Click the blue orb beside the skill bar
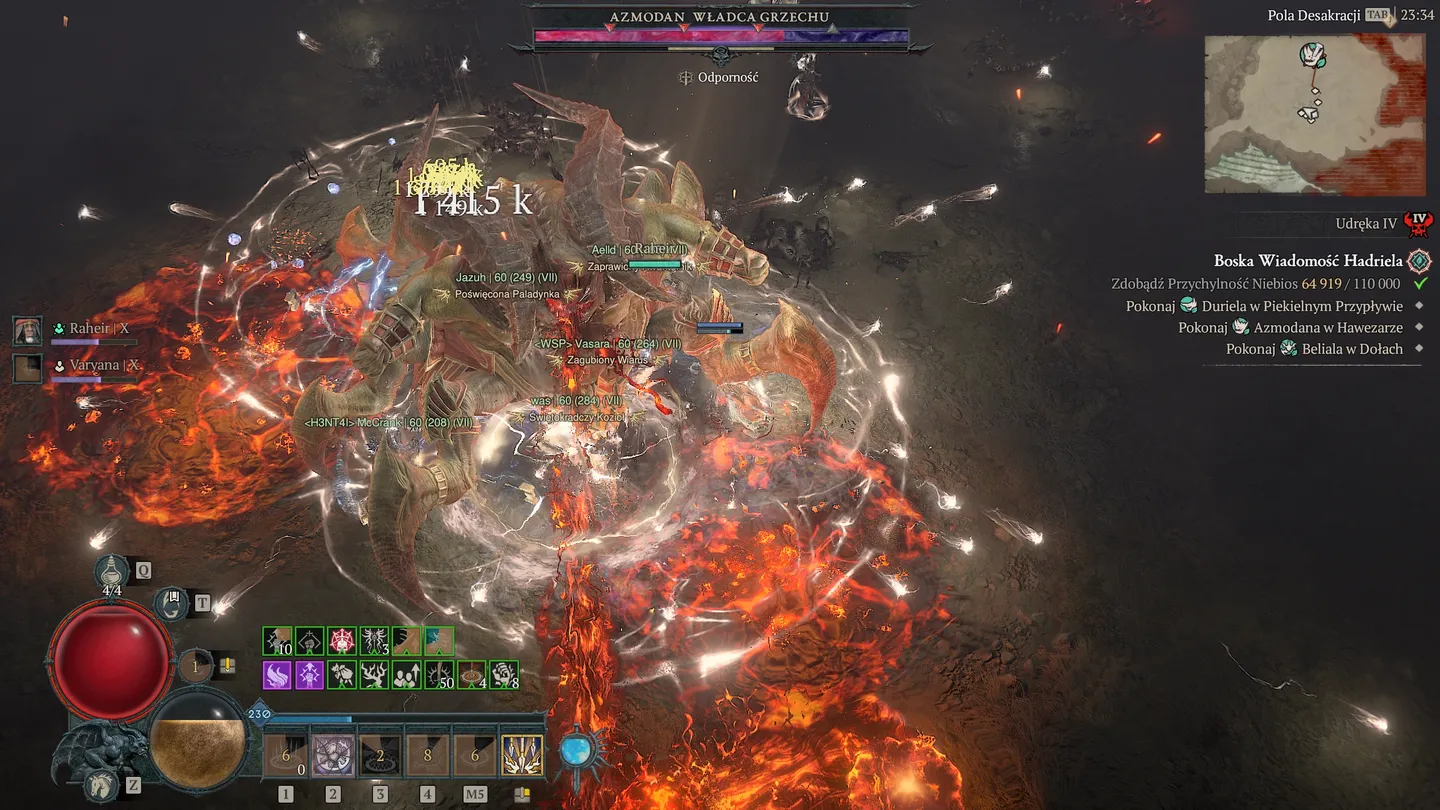The image size is (1440, 810). coord(576,750)
